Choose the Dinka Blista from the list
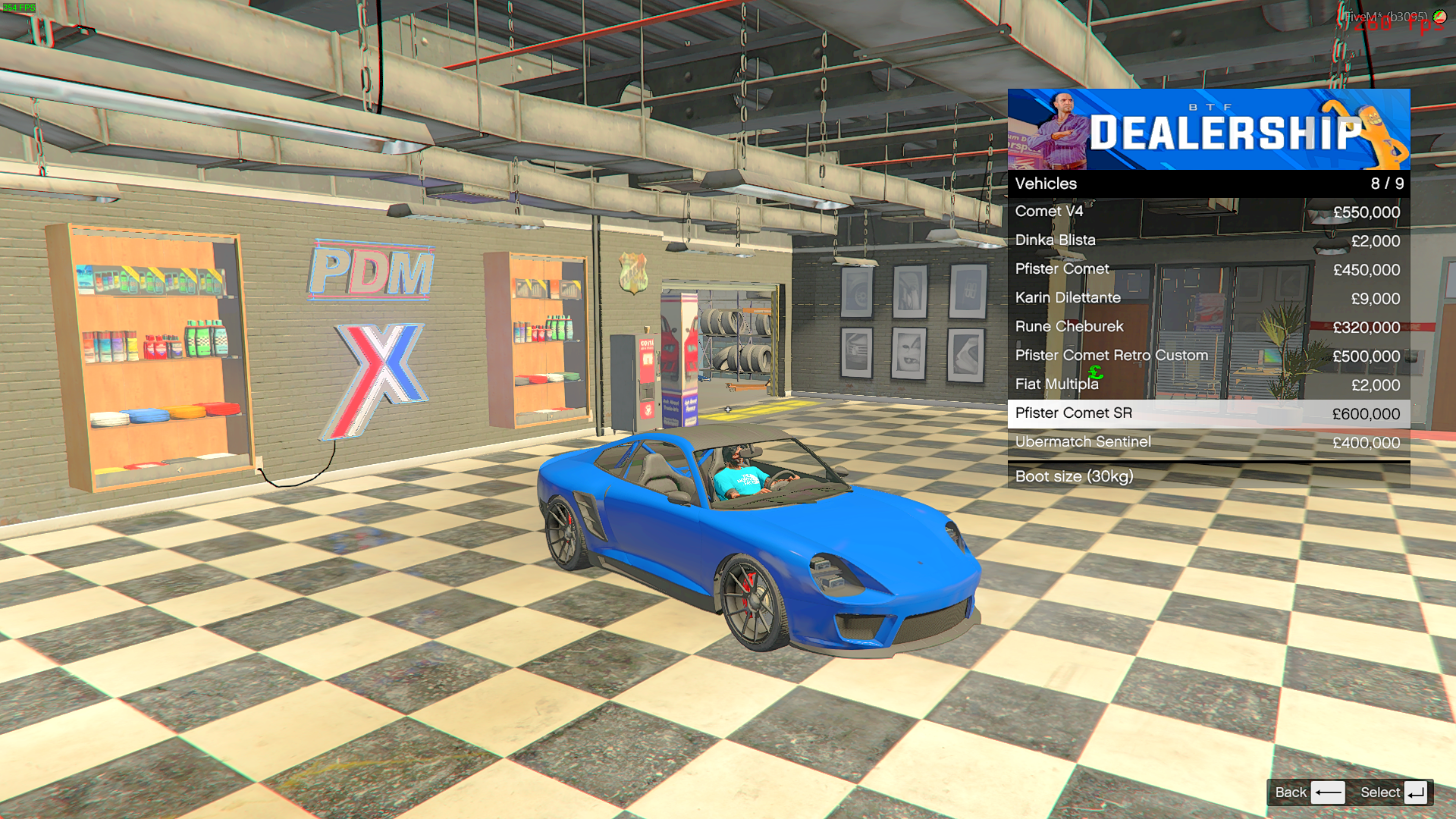 click(1208, 240)
